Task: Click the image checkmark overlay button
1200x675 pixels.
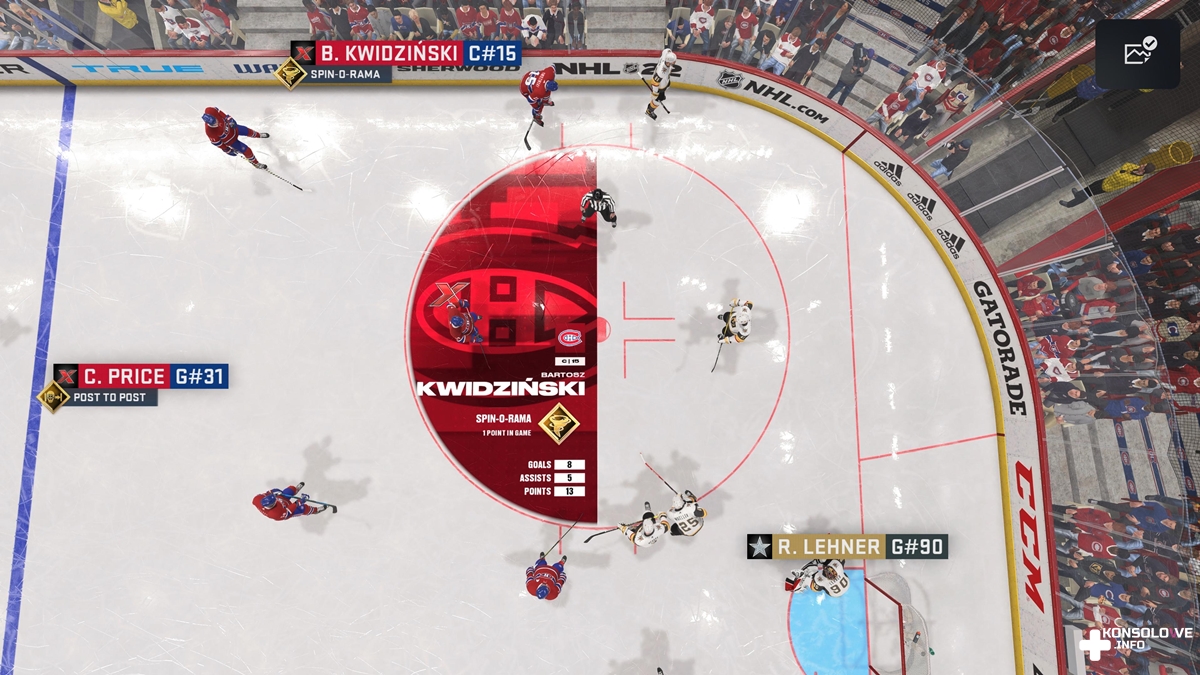Action: 1138,54
